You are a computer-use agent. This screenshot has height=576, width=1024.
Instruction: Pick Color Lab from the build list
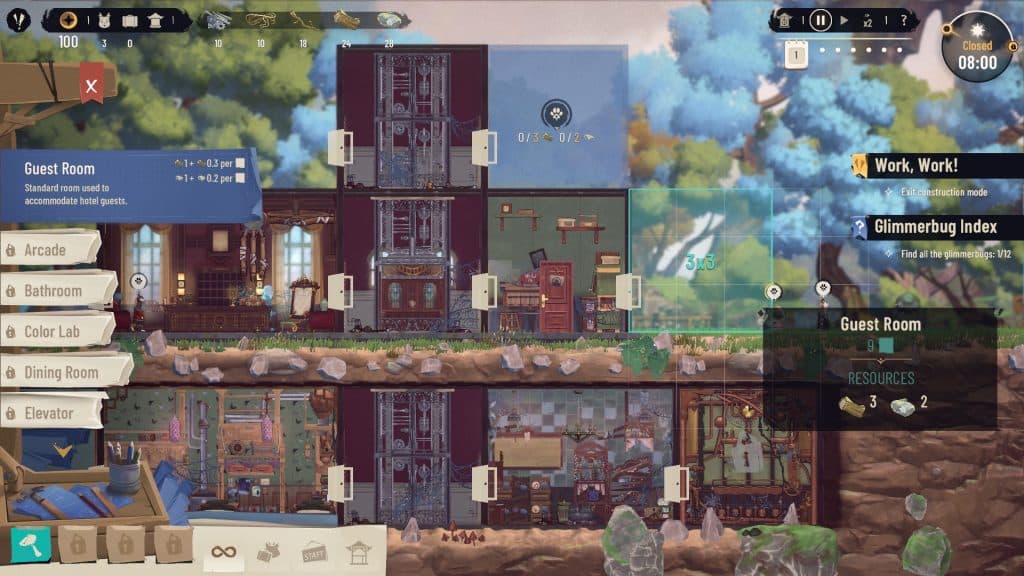pyautogui.click(x=55, y=331)
